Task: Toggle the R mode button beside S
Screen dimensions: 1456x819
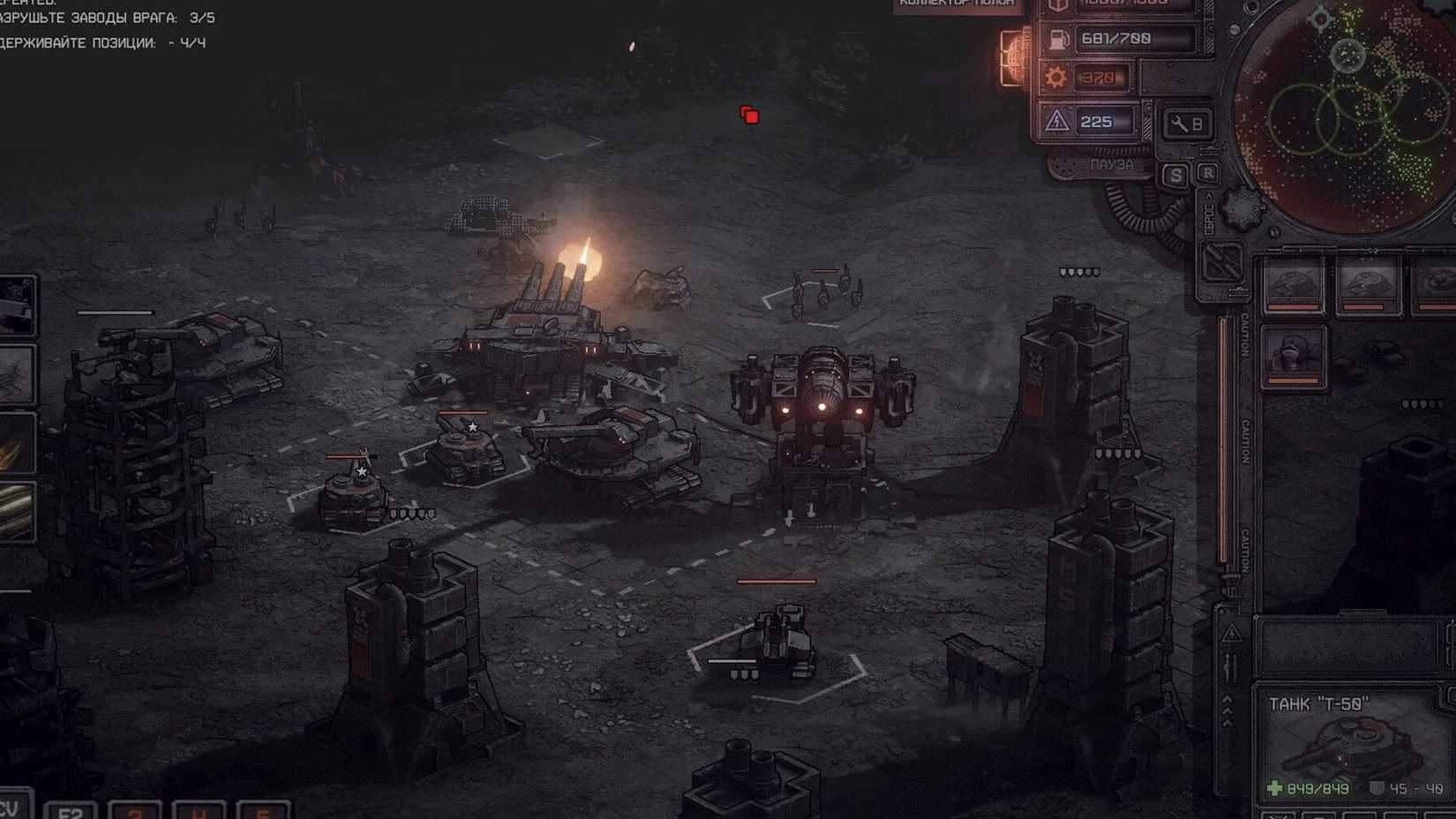Action: tap(1208, 172)
